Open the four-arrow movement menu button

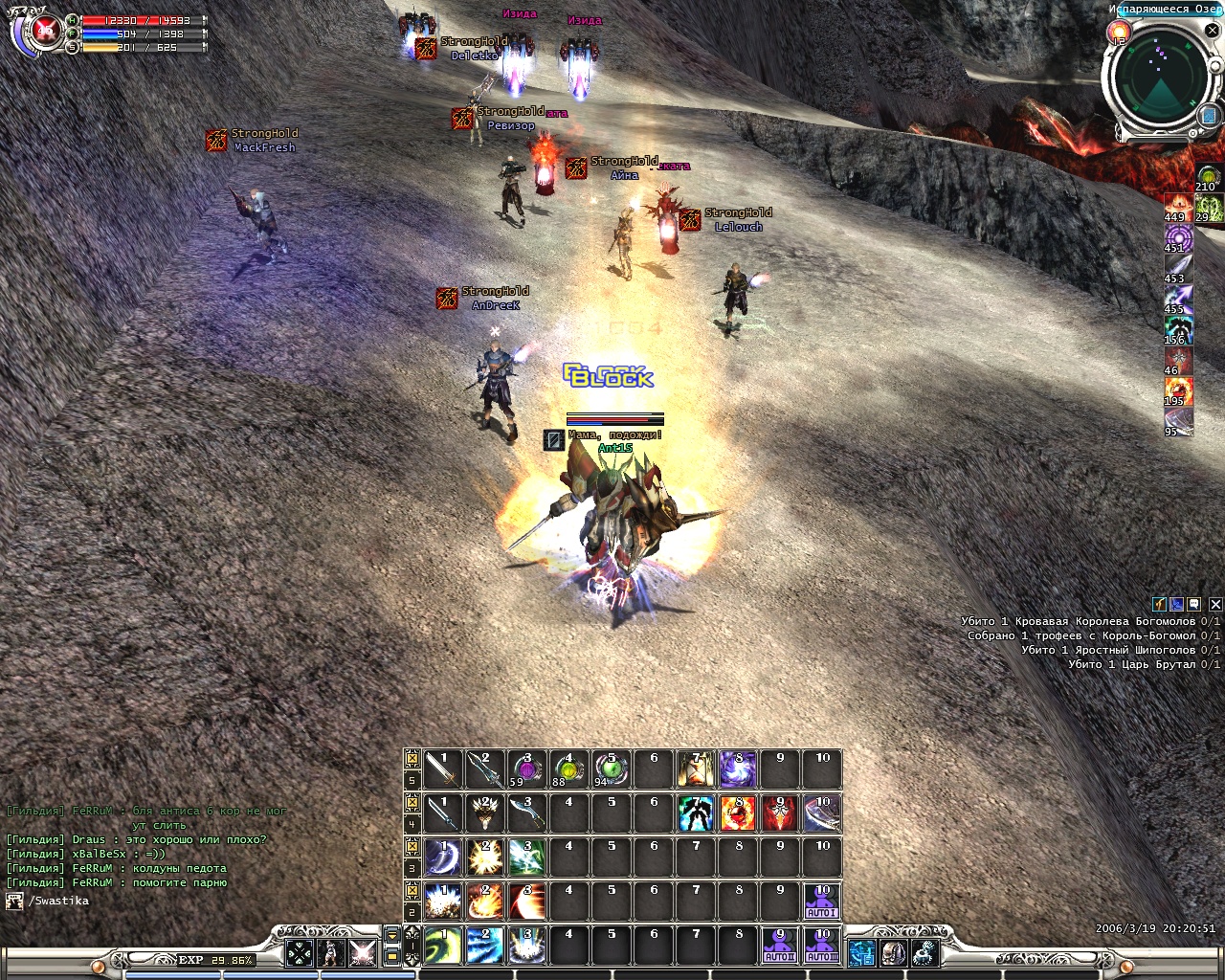click(300, 952)
